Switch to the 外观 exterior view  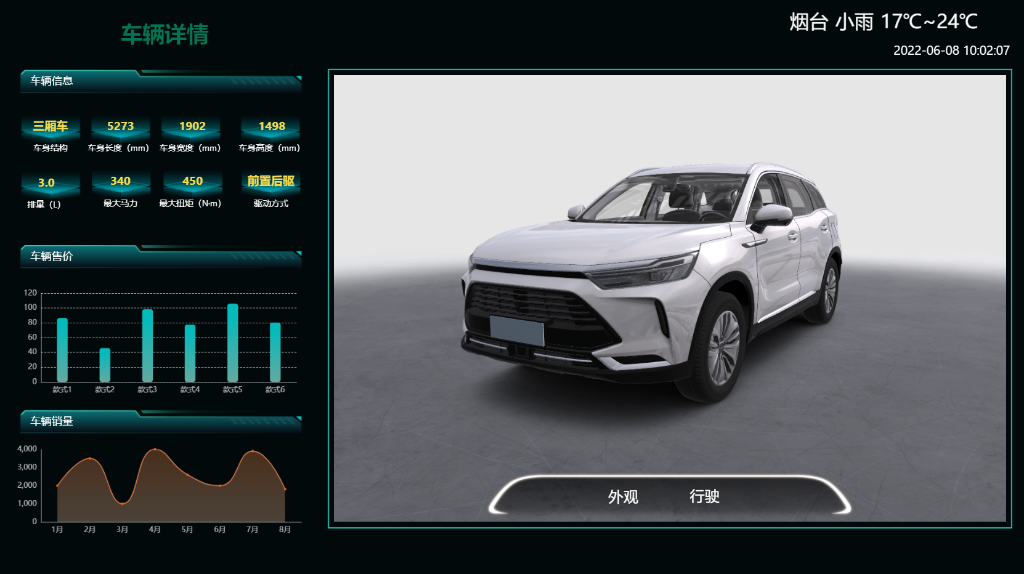pyautogui.click(x=623, y=497)
